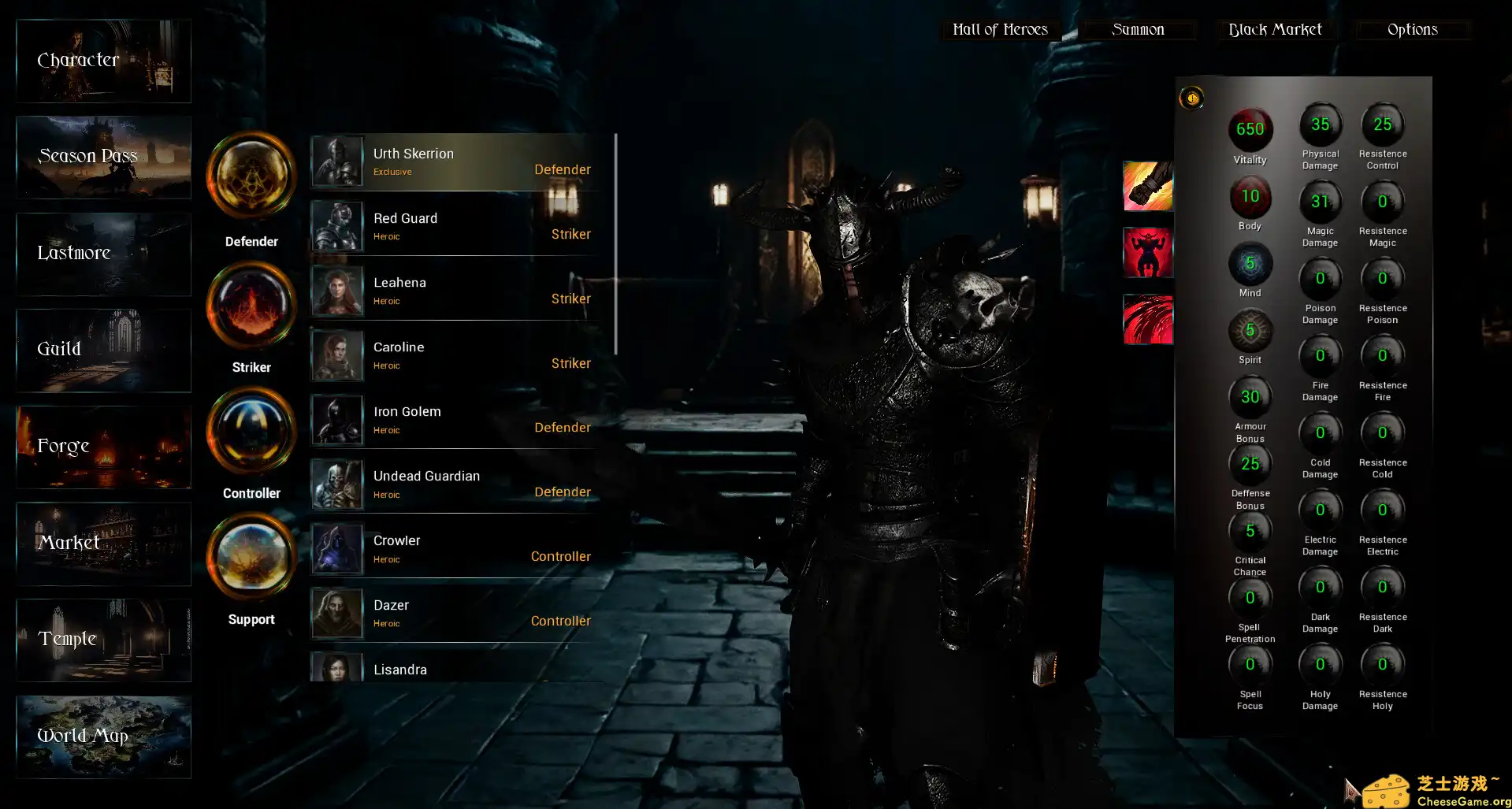Open the Guild menu
The image size is (1512, 809).
point(103,351)
